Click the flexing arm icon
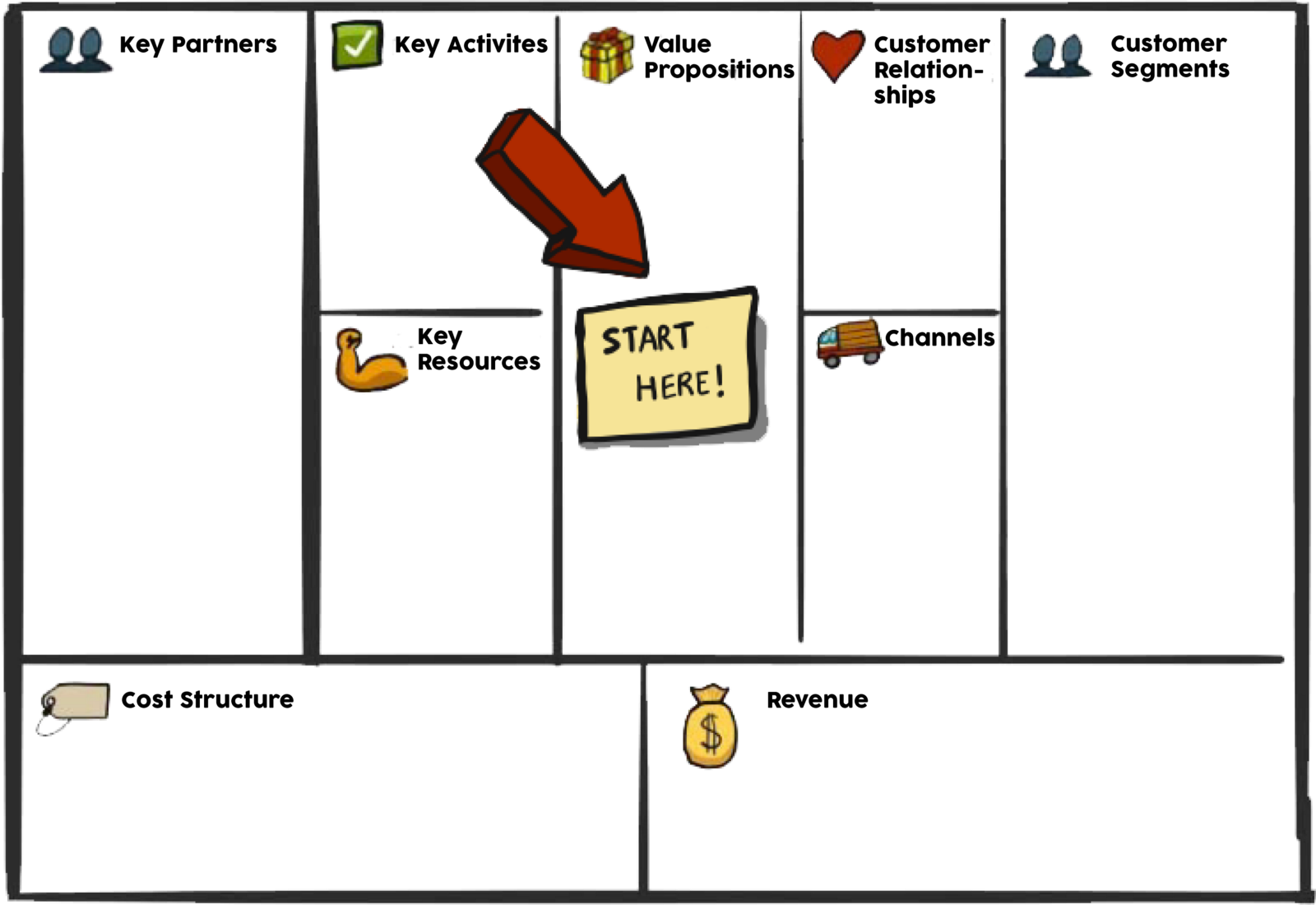 [369, 361]
